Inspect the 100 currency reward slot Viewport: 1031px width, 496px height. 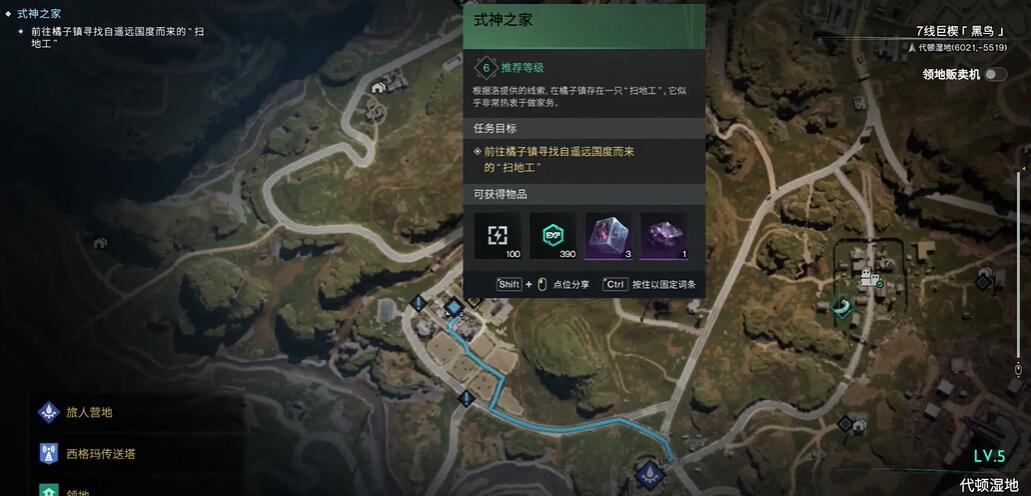[498, 236]
